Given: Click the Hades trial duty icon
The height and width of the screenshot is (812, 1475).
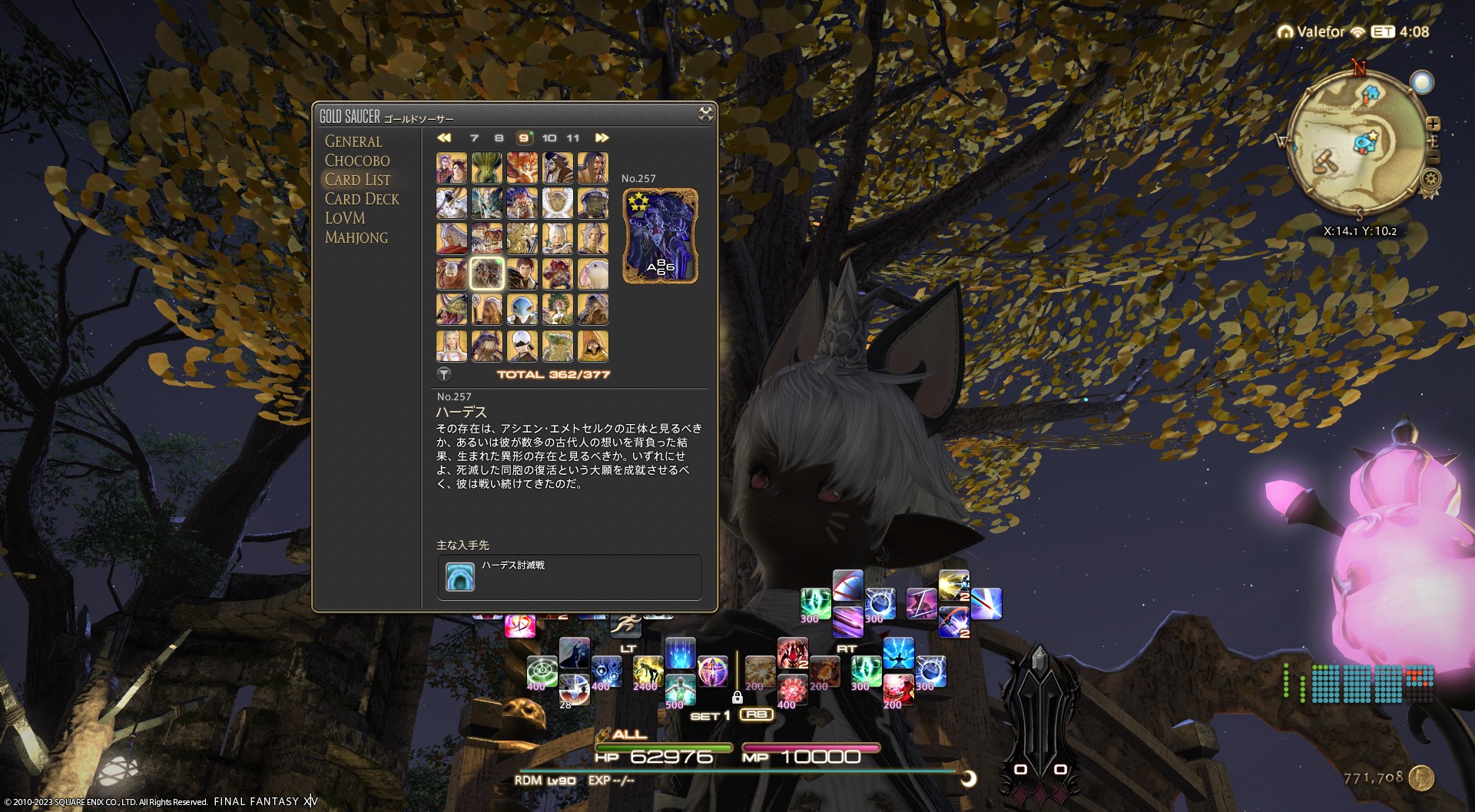Looking at the screenshot, I should click(x=460, y=577).
